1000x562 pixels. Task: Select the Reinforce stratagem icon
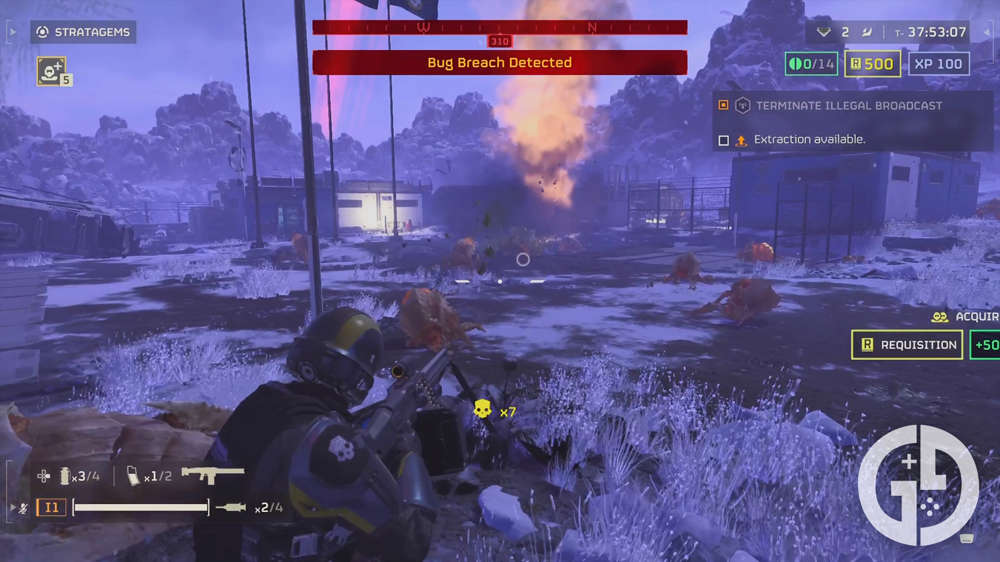pos(50,70)
